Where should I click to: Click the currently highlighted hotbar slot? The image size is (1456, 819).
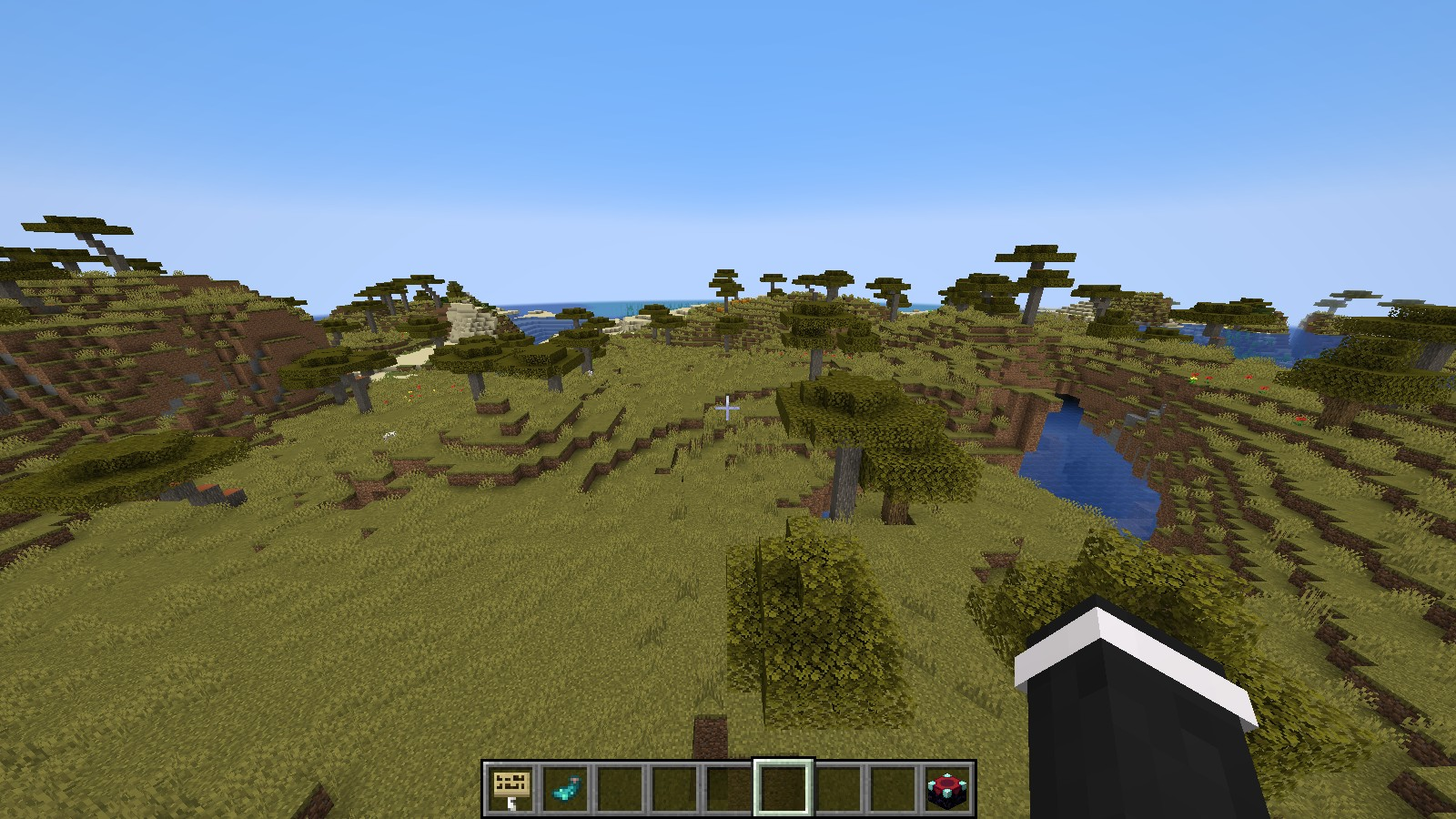(783, 784)
